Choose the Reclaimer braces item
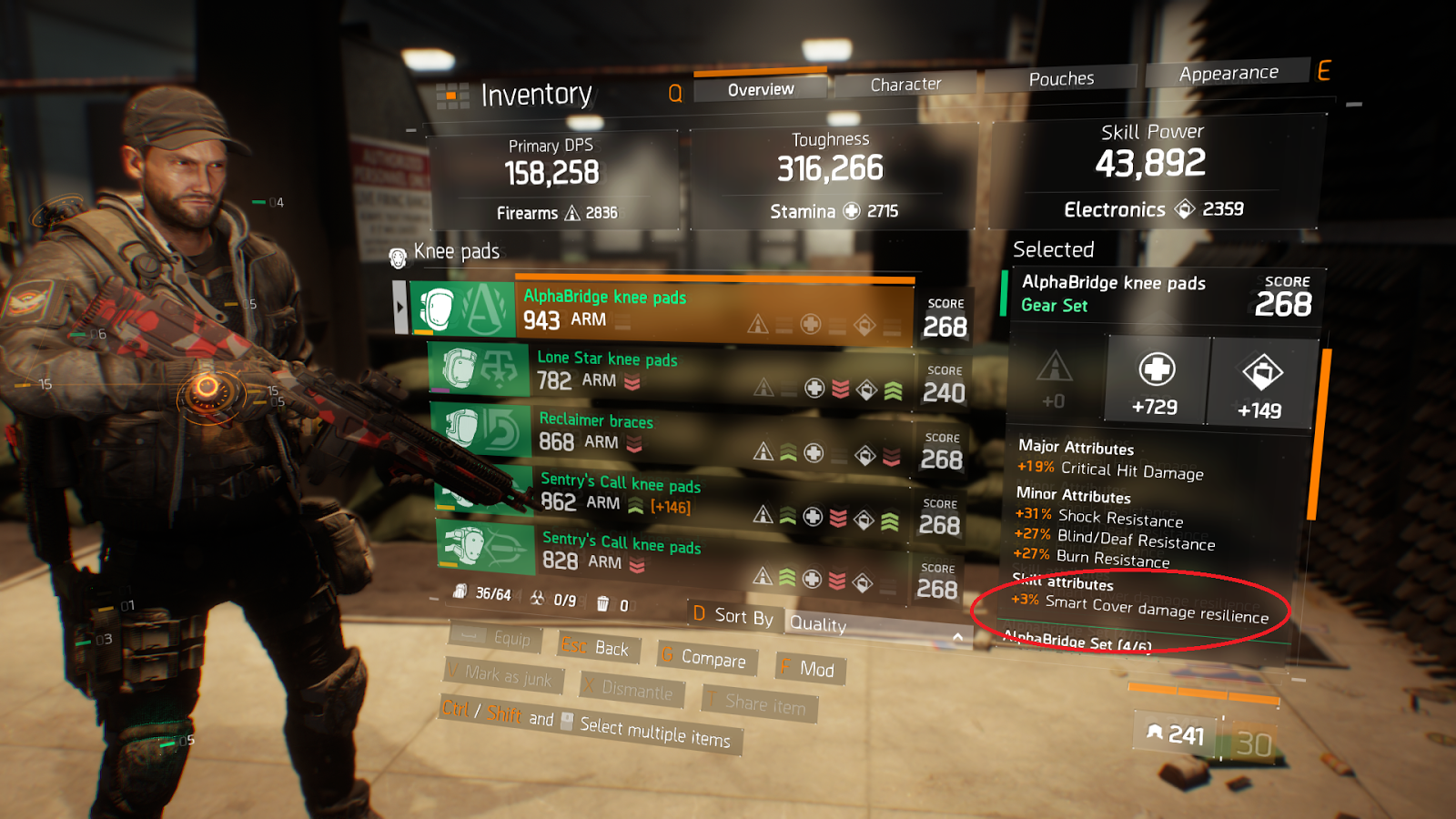1456x819 pixels. [x=672, y=432]
